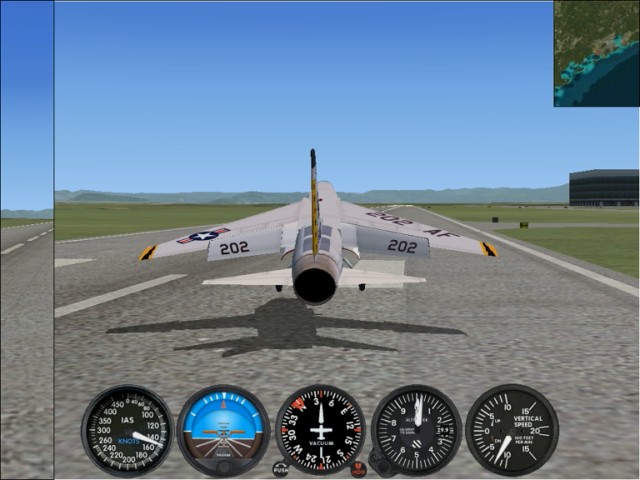The height and width of the screenshot is (480, 640).
Task: Click the PUSH knob below the heading gauge
Action: click(281, 468)
